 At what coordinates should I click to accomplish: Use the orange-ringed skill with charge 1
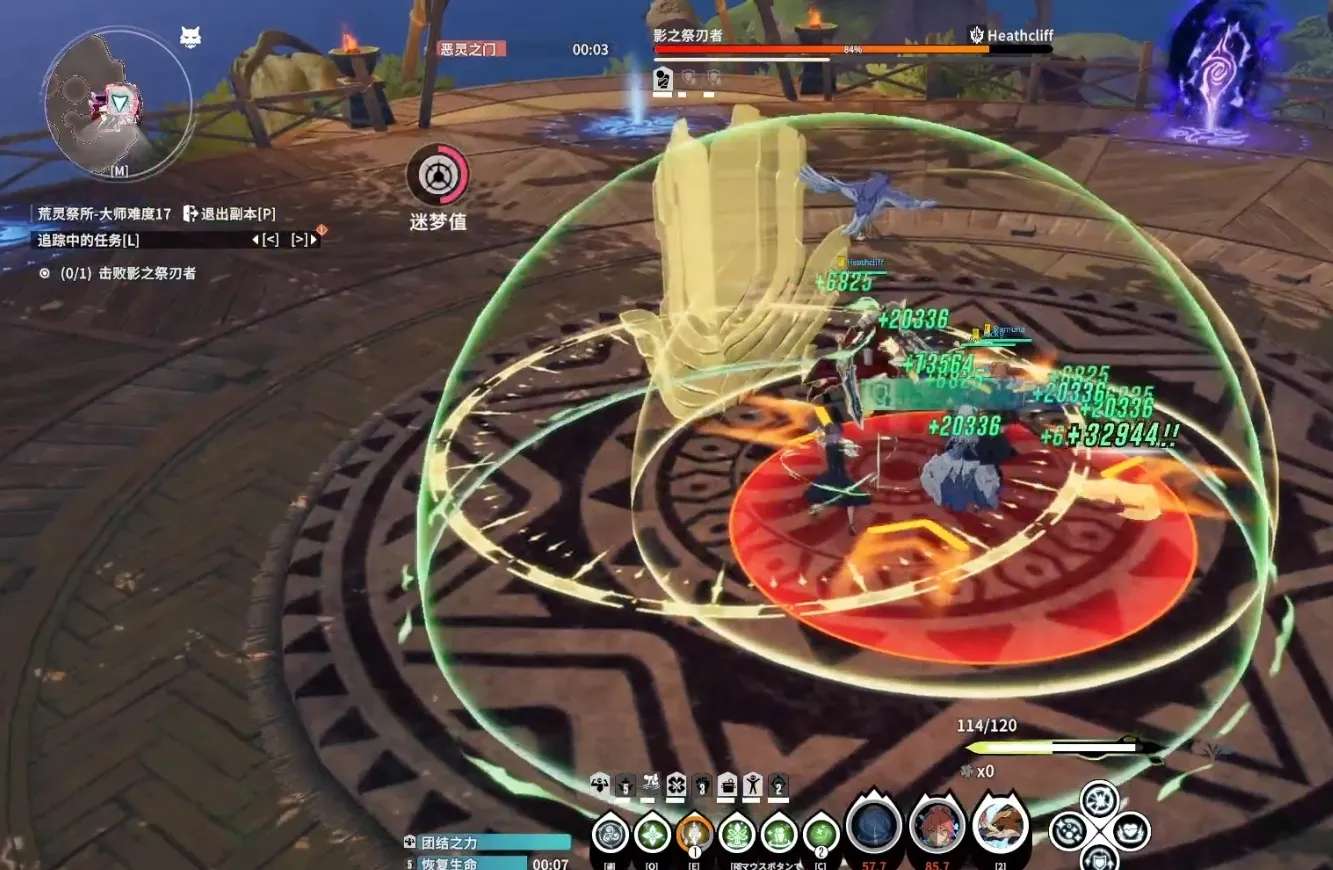(x=694, y=832)
